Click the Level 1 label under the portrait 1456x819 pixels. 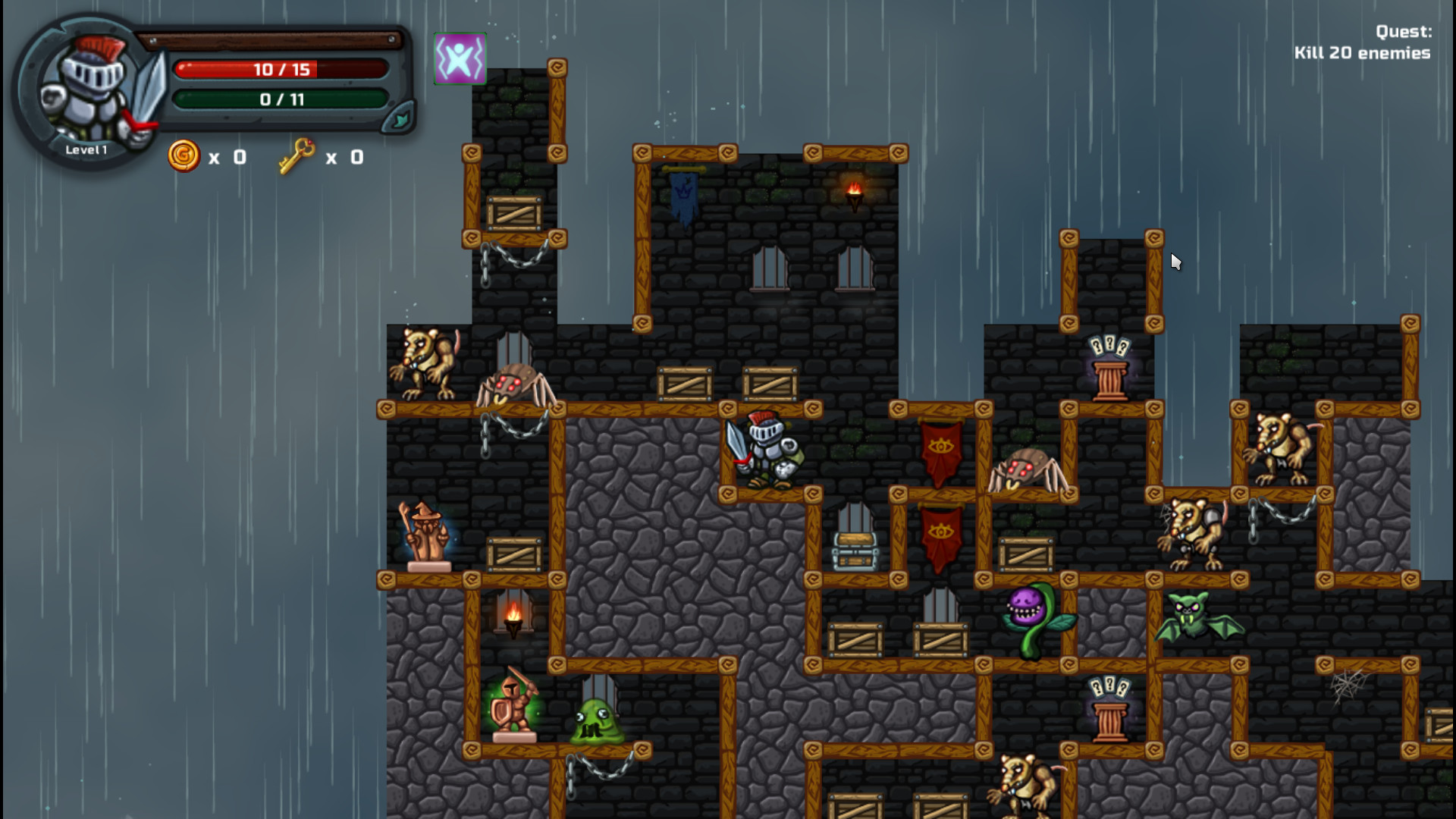[x=88, y=149]
